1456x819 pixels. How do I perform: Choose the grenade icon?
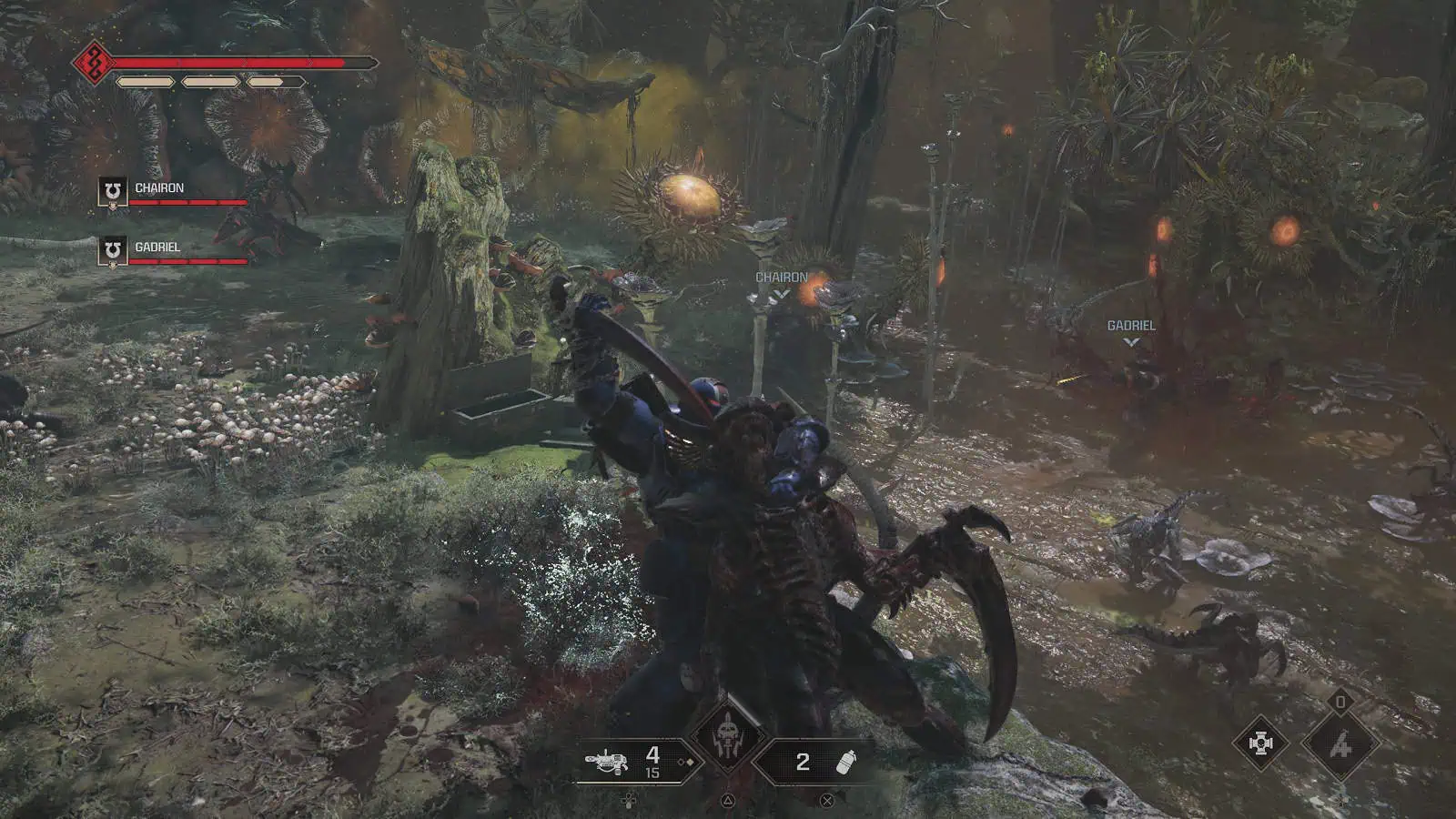pyautogui.click(x=847, y=762)
